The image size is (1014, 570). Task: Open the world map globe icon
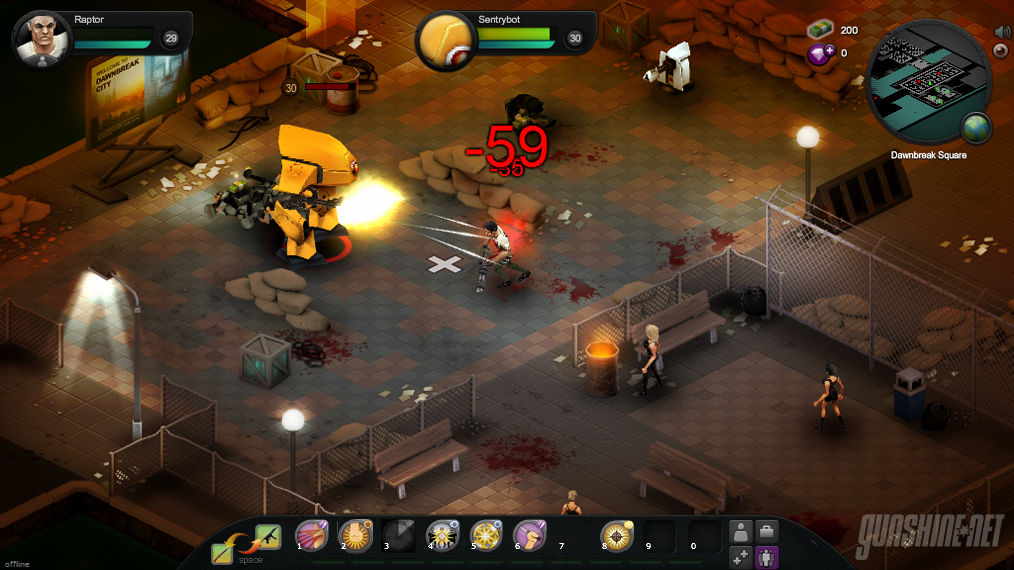(x=975, y=128)
